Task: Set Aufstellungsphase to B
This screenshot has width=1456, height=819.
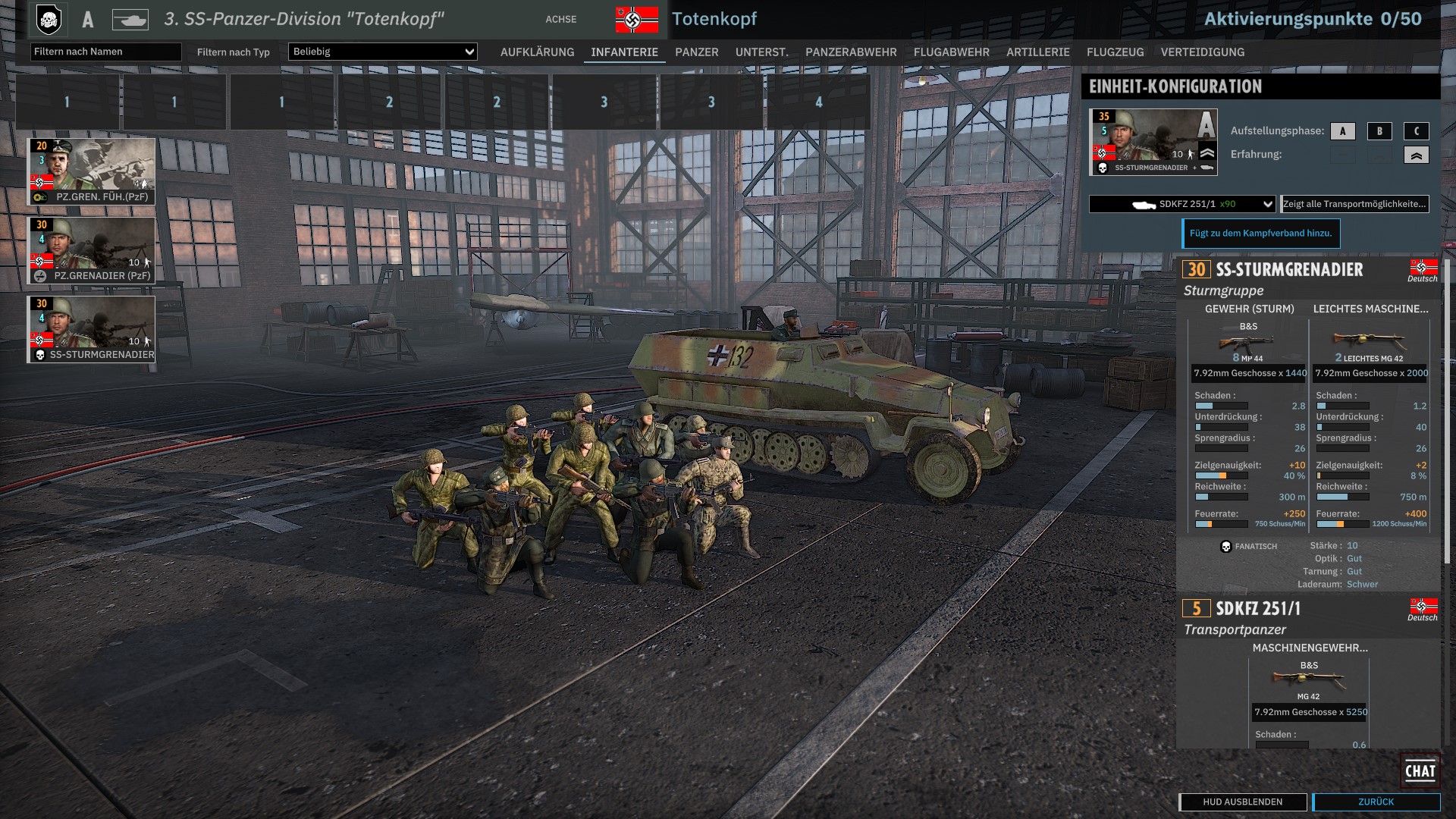Action: tap(1379, 131)
